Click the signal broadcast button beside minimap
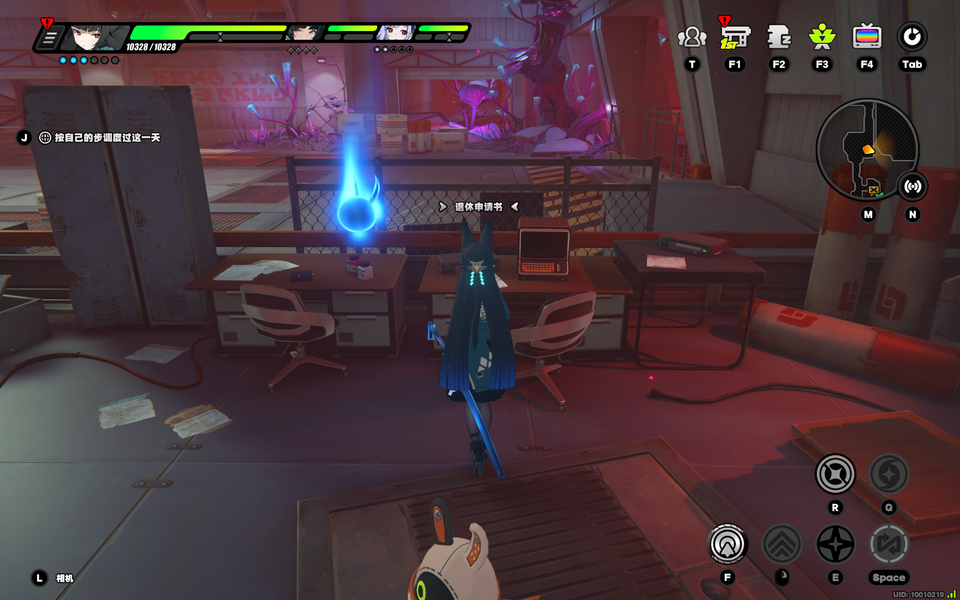The width and height of the screenshot is (960, 600). point(912,186)
